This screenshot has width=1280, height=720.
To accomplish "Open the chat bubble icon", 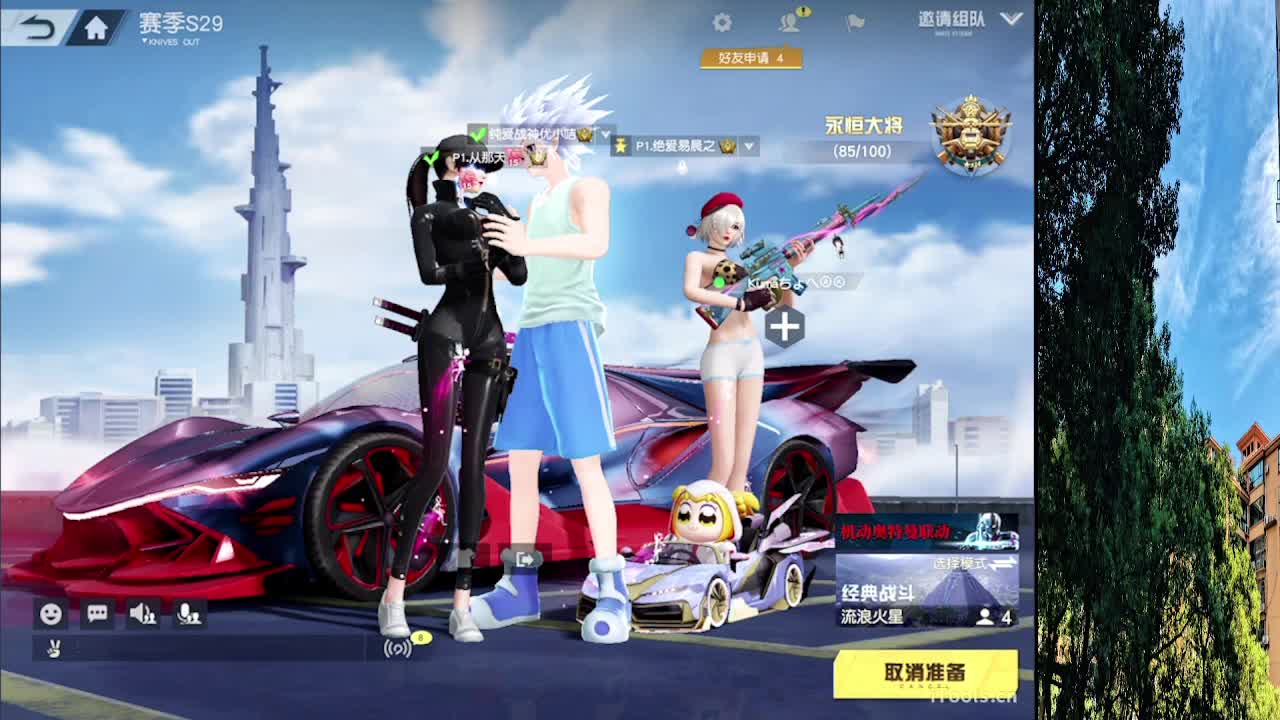I will coord(96,613).
